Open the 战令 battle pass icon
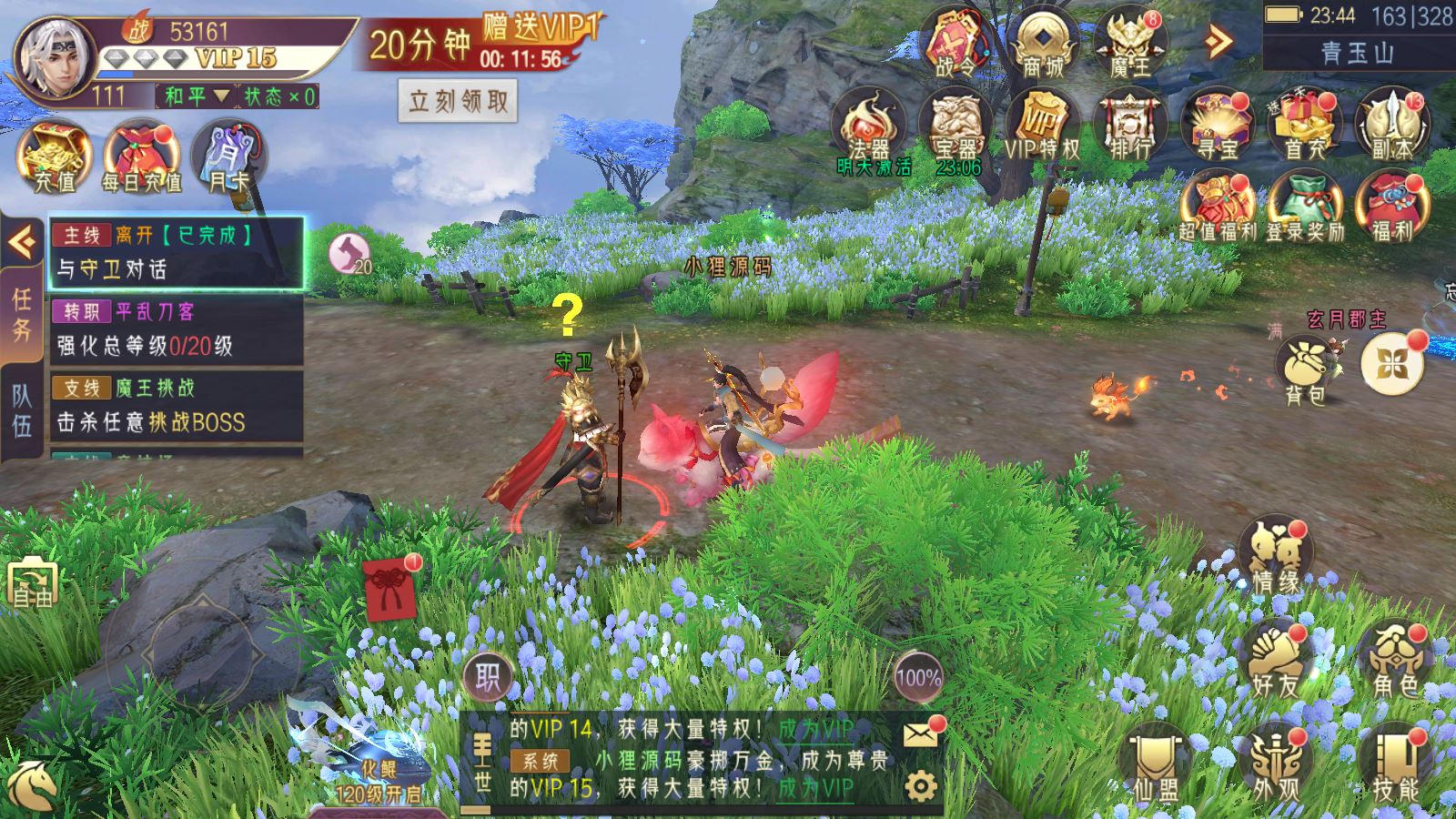 tap(955, 44)
